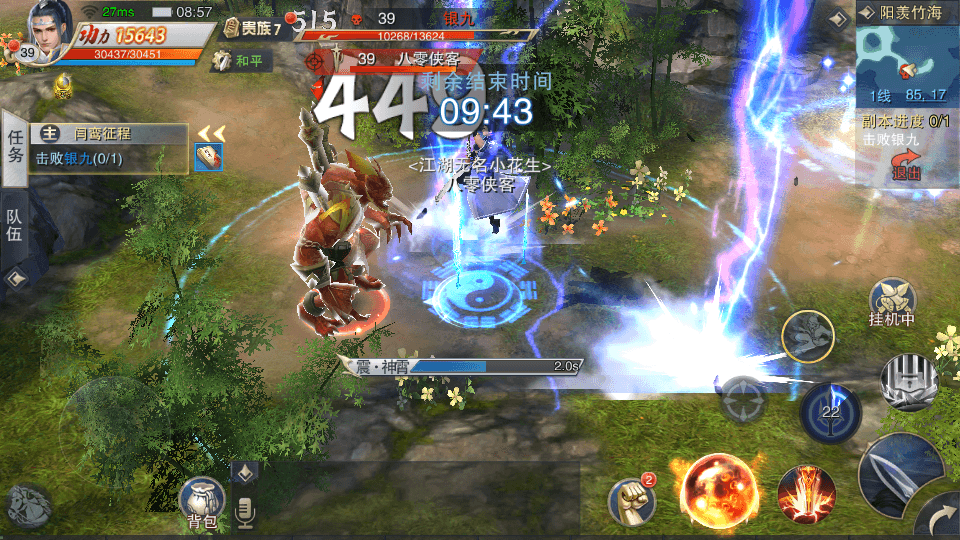This screenshot has height=540, width=960.
Task: Activate the golden fist skill with badge 2
Action: [633, 500]
